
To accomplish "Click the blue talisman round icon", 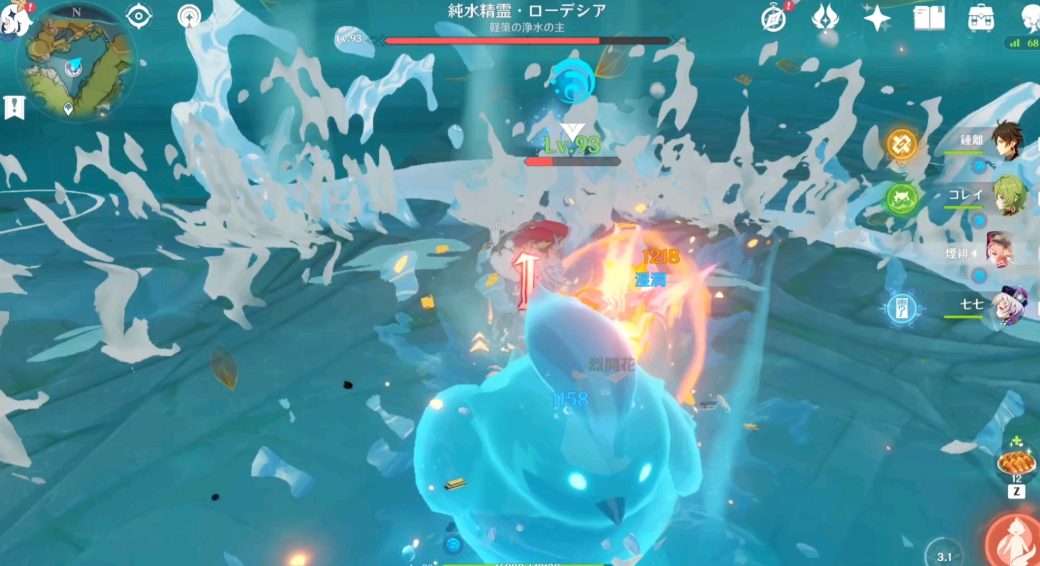I will (x=901, y=307).
